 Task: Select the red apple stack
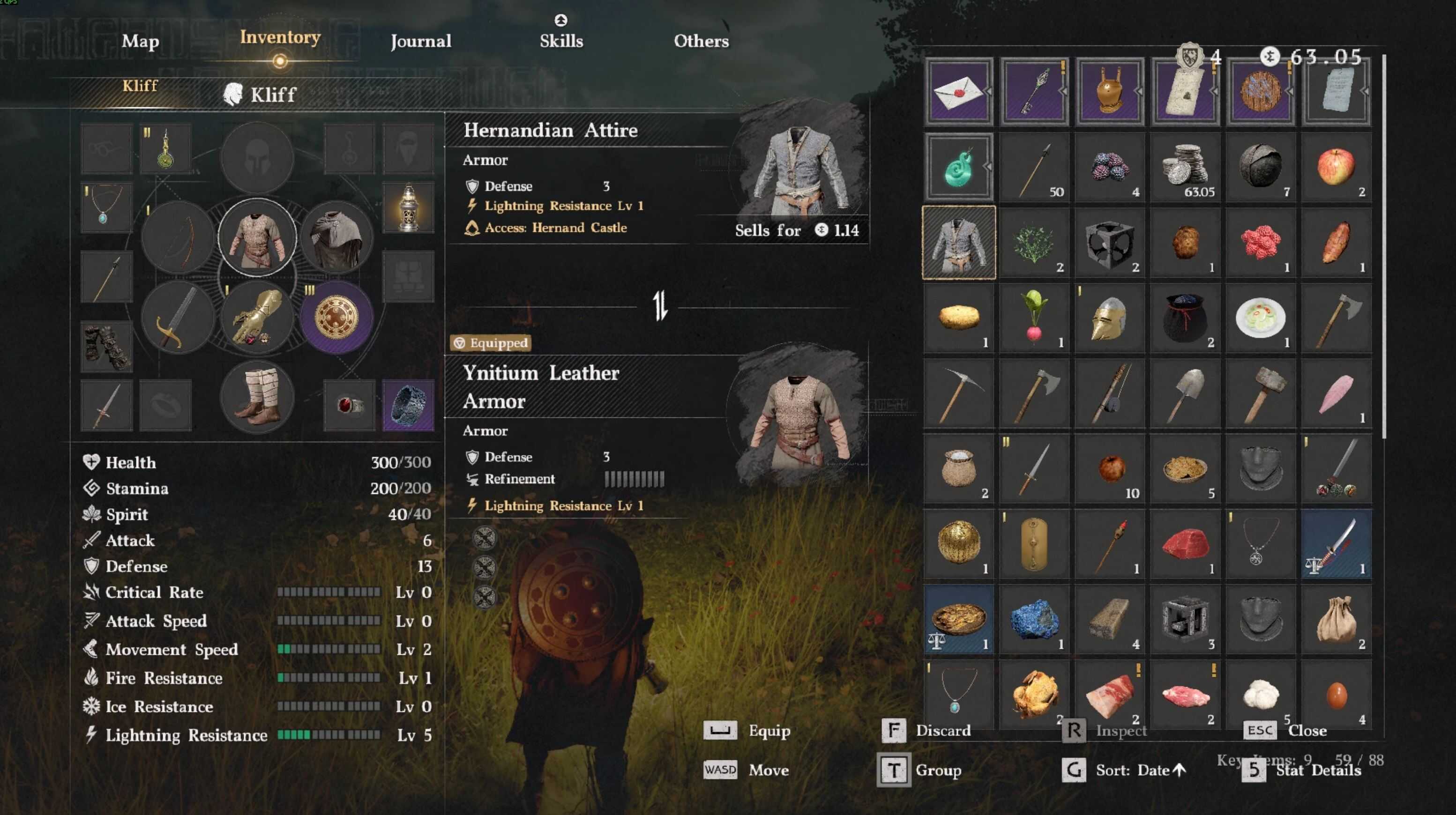1336,167
